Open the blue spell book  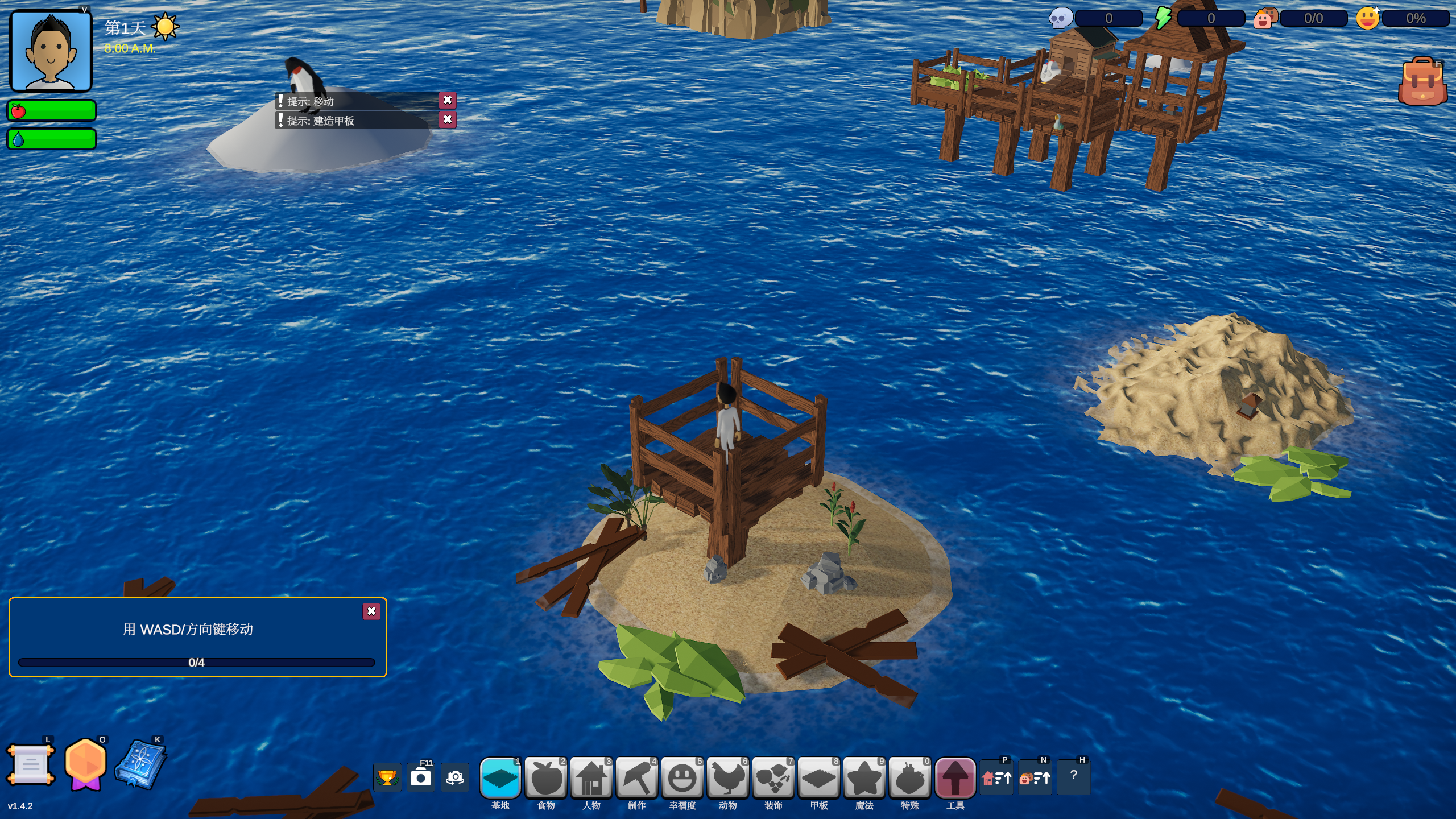tap(140, 765)
